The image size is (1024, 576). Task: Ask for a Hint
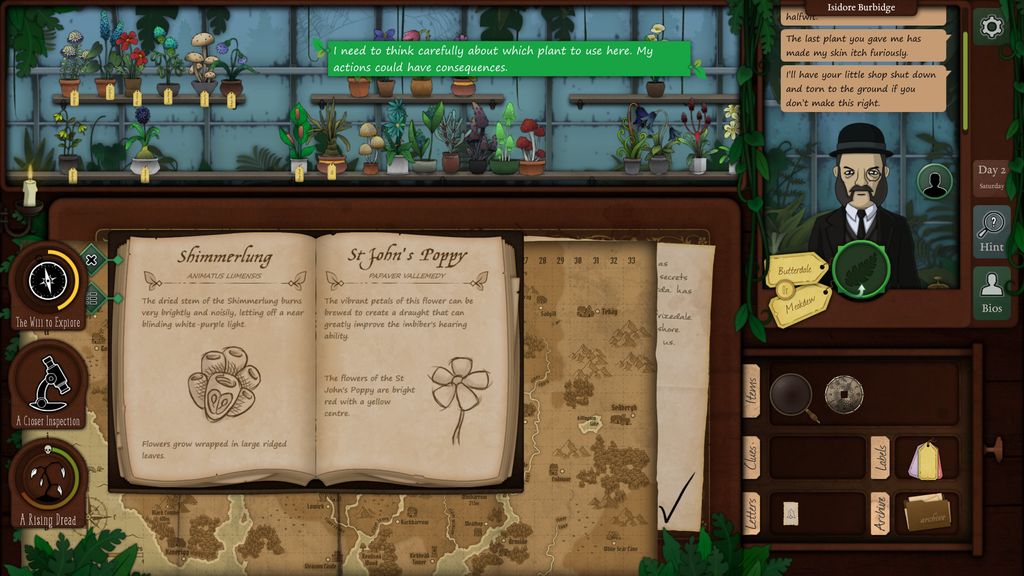[x=991, y=232]
